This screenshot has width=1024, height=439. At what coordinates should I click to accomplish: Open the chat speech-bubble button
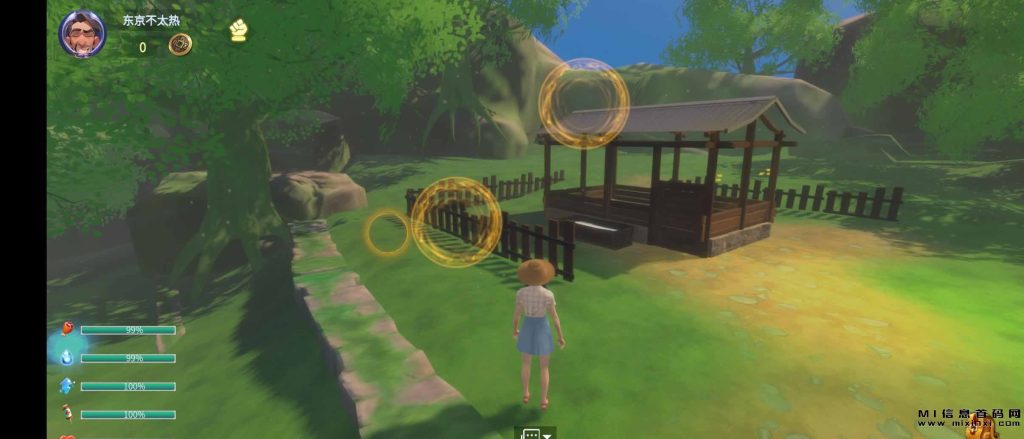click(531, 434)
